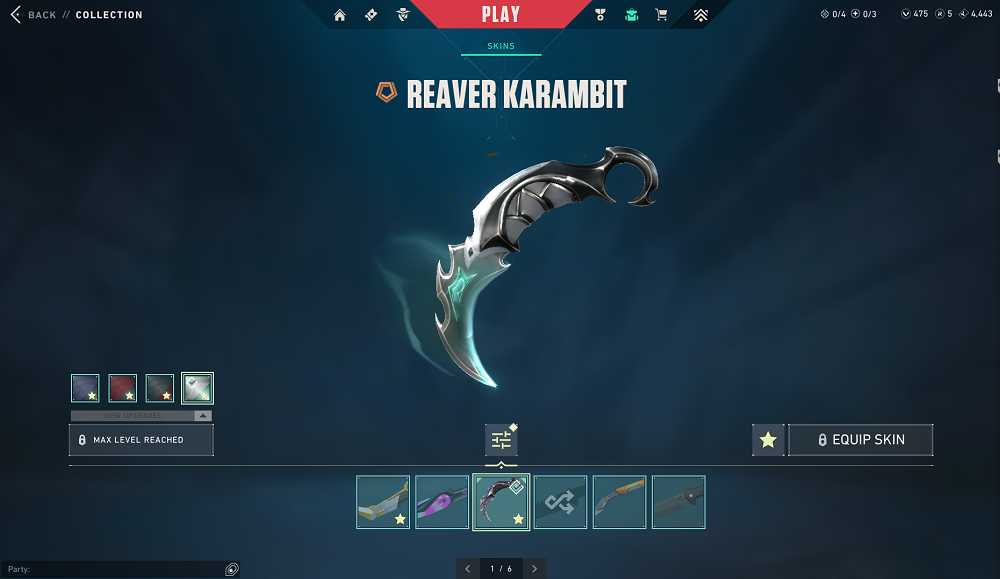Choose the random shuffle skin tile
The width and height of the screenshot is (1000, 579).
560,502
